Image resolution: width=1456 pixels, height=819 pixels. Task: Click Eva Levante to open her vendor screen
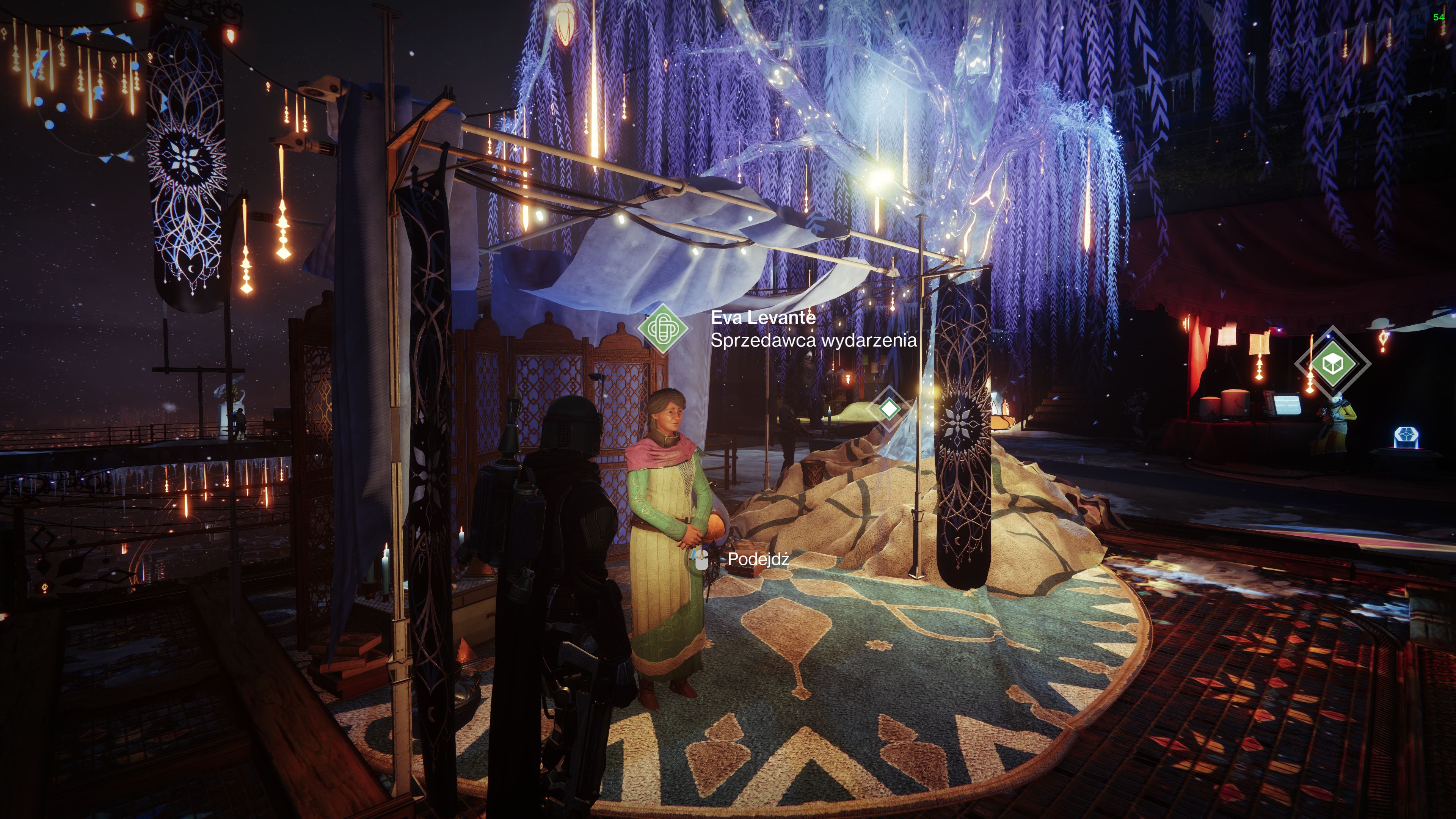667,509
